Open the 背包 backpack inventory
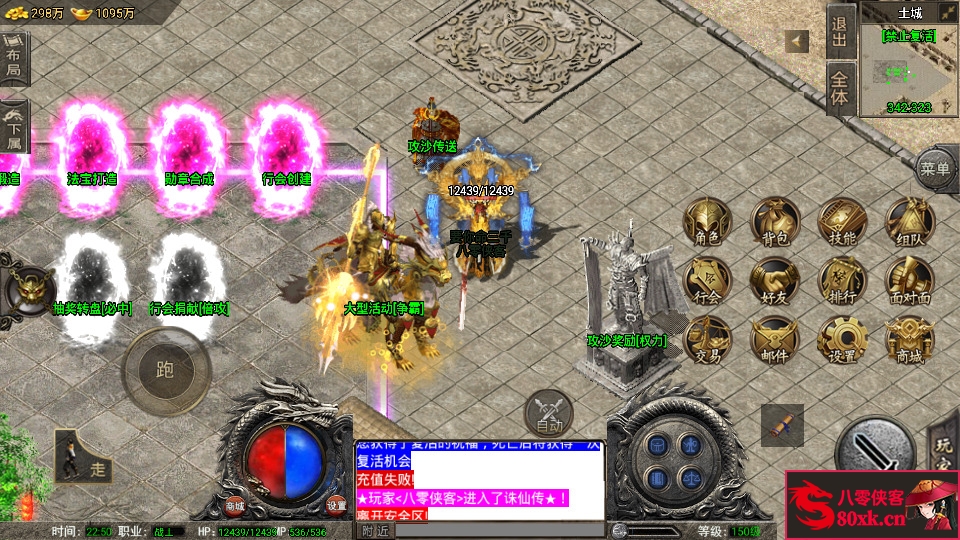The image size is (960, 540). 775,221
